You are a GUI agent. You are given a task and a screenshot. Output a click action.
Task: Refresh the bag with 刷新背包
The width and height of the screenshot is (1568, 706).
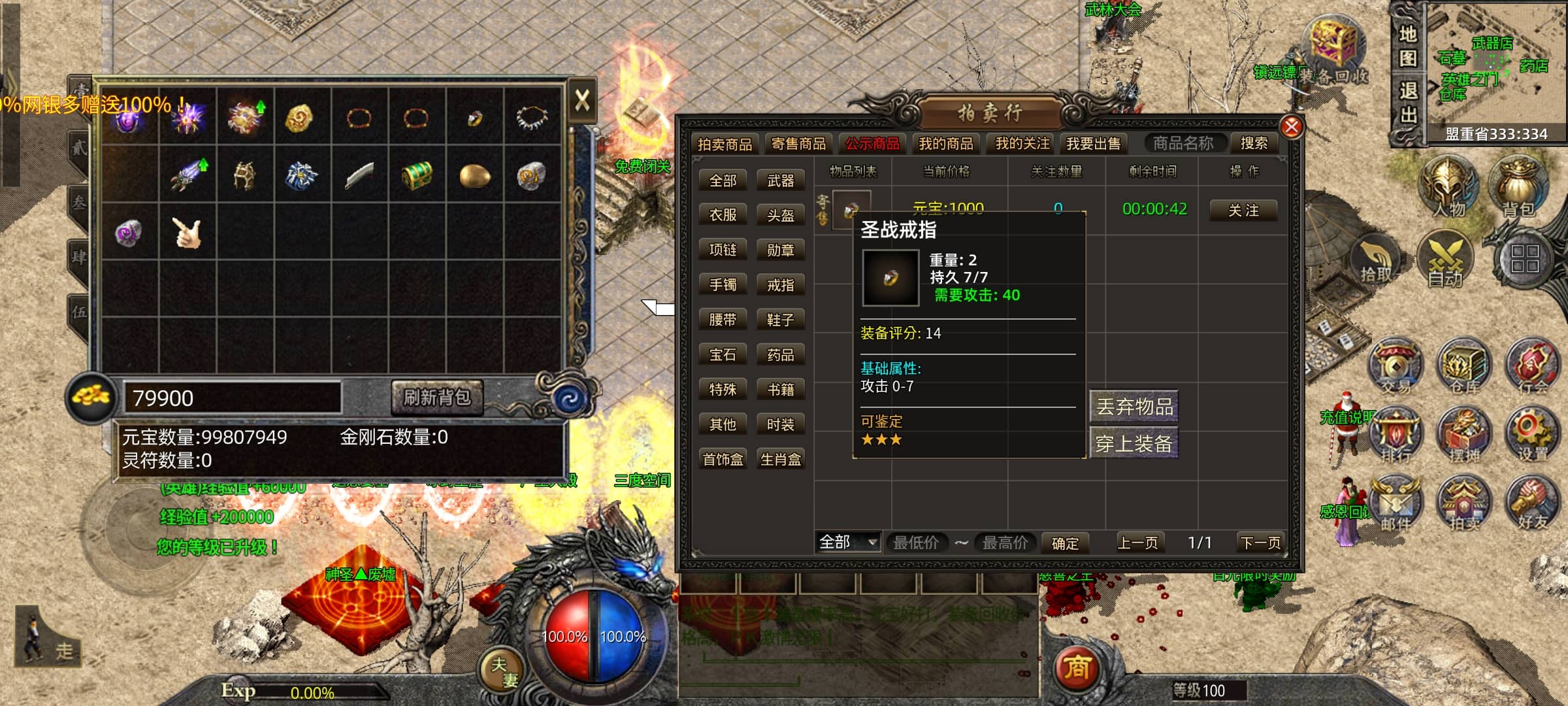tap(436, 397)
